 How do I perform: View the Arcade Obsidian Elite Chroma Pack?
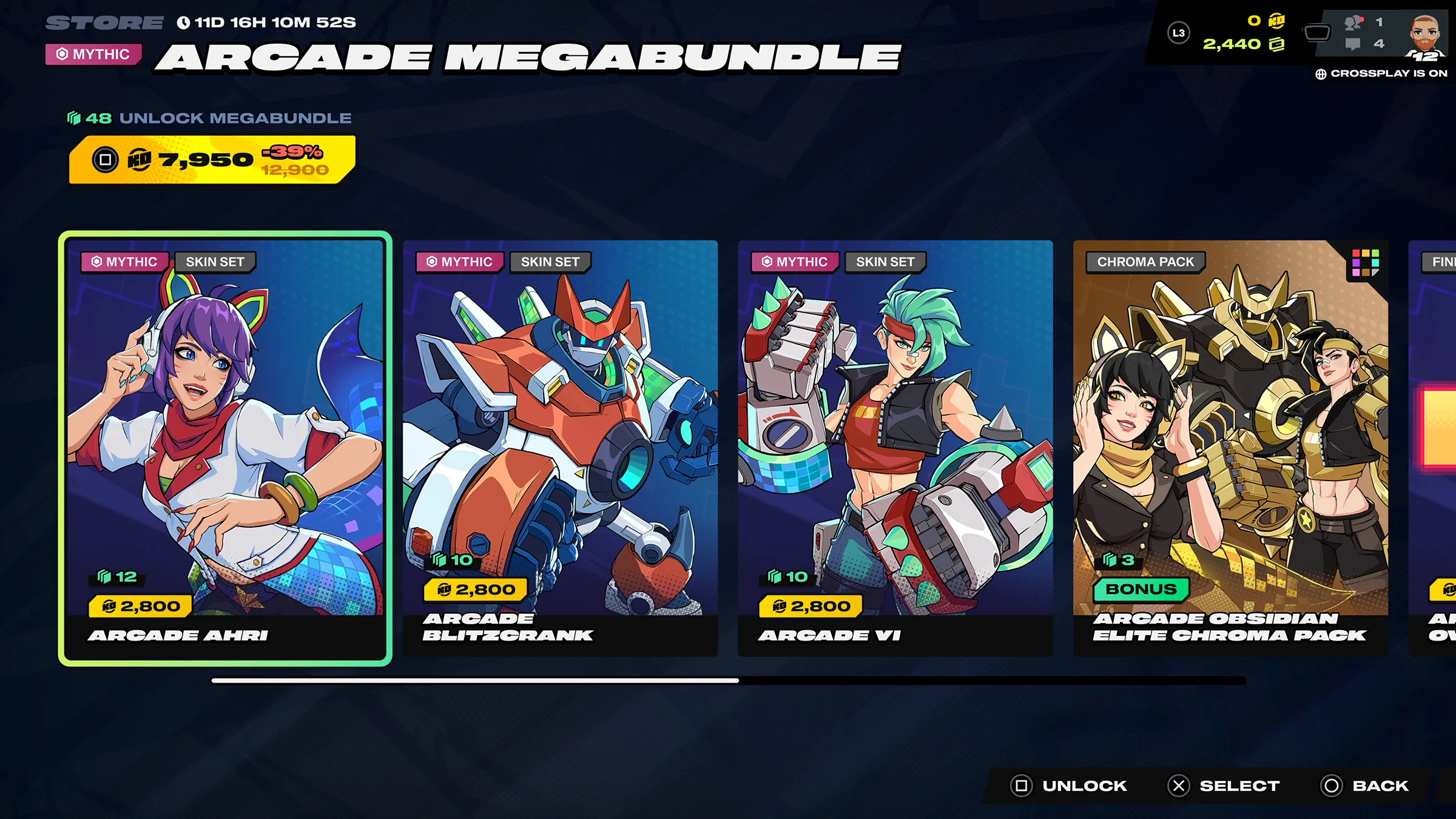(x=1230, y=448)
